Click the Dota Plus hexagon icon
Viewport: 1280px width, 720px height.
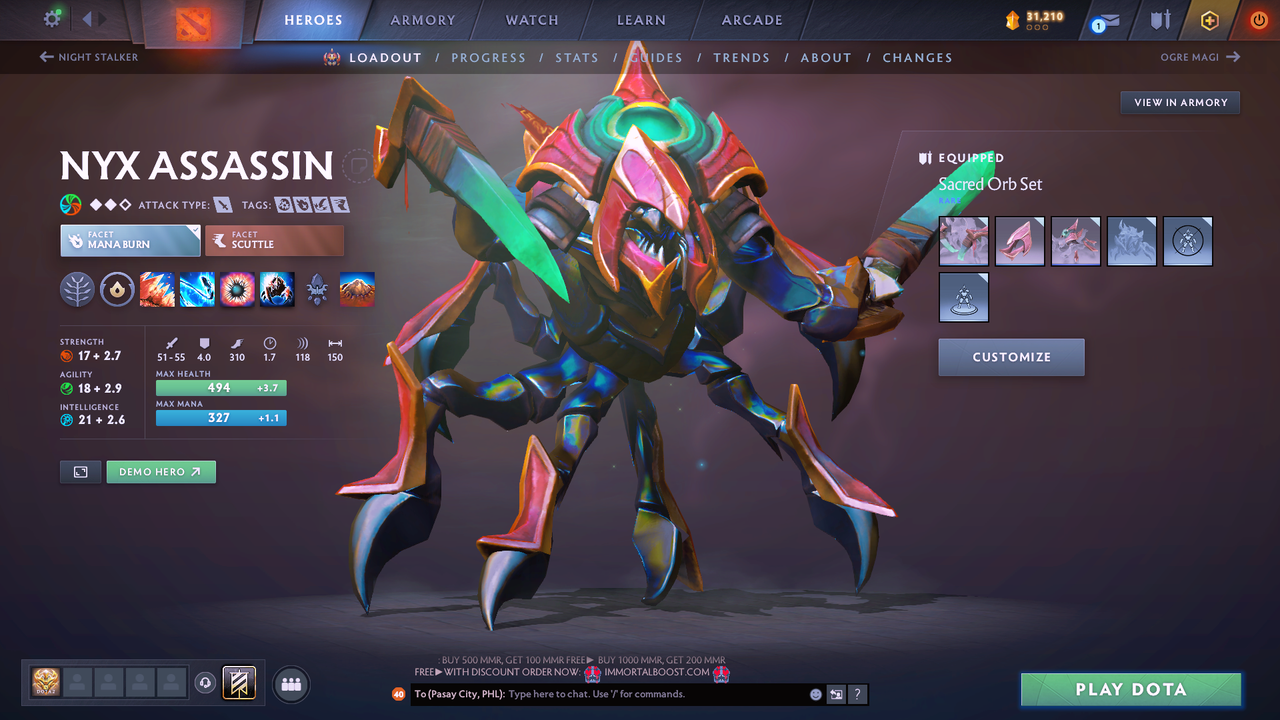(1209, 20)
